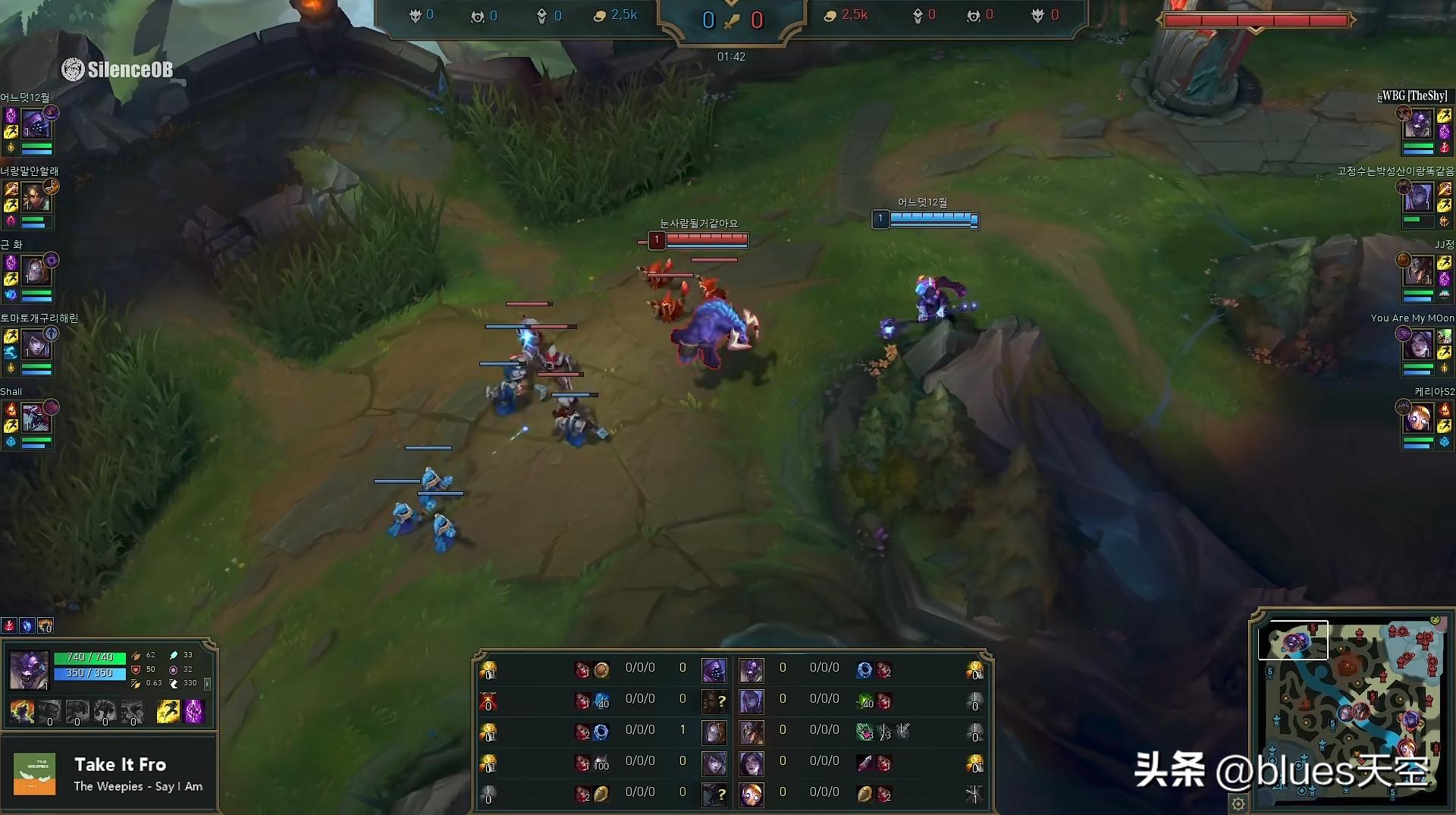Select blue team player 어느덧12월 portrait

(36, 123)
